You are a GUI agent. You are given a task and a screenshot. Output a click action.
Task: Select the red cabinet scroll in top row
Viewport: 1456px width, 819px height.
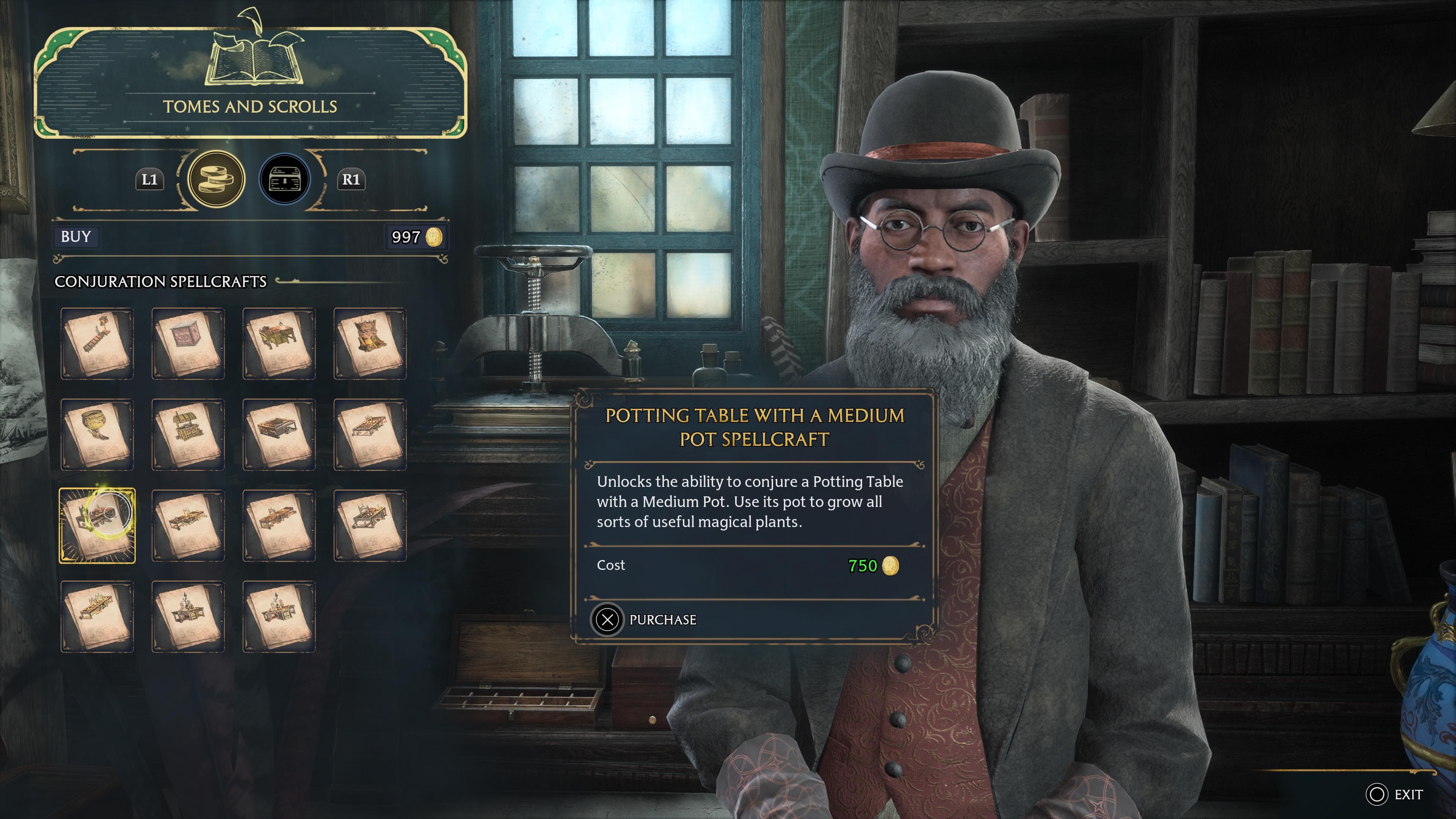tap(188, 344)
